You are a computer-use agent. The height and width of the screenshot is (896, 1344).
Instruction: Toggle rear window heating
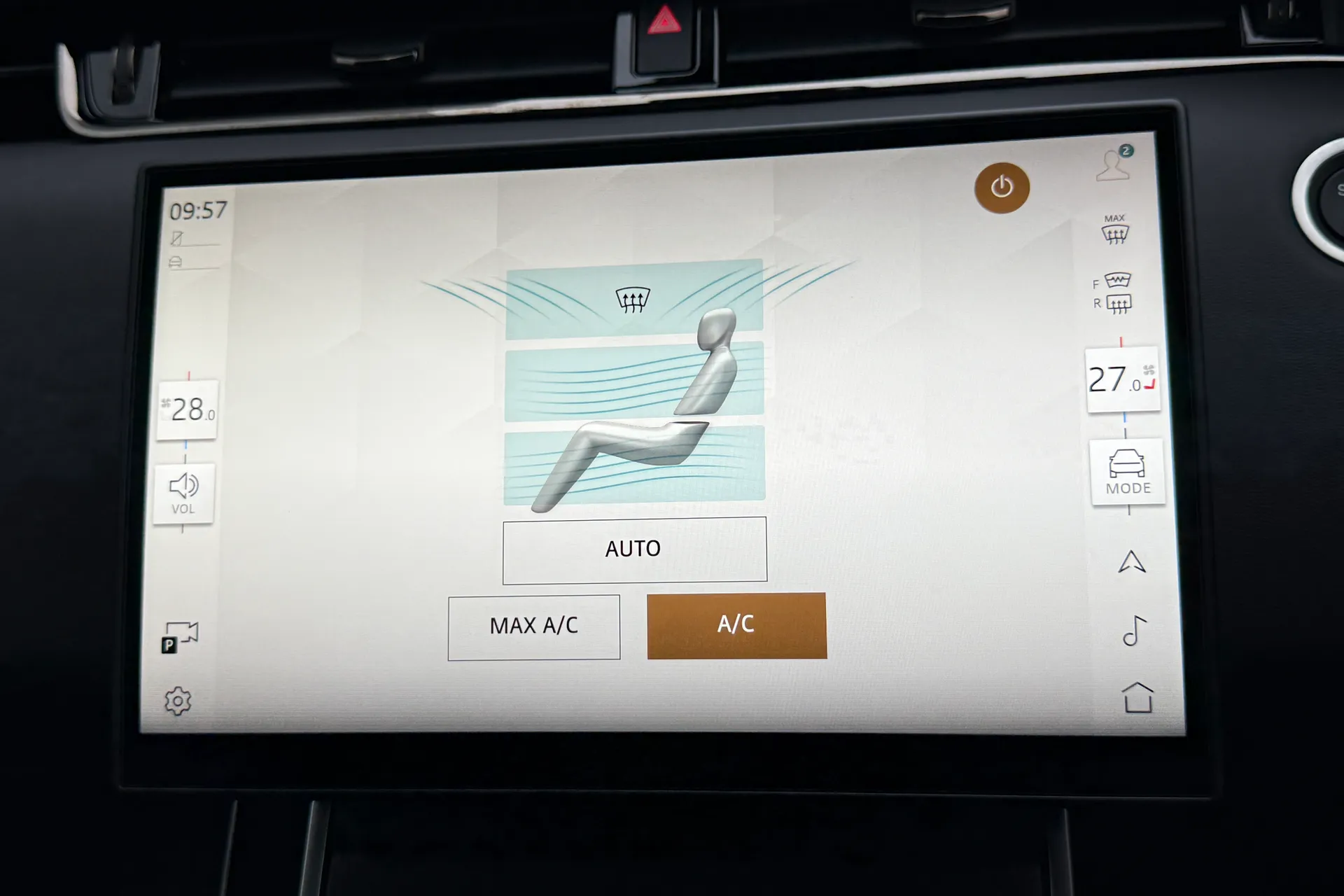1118,304
